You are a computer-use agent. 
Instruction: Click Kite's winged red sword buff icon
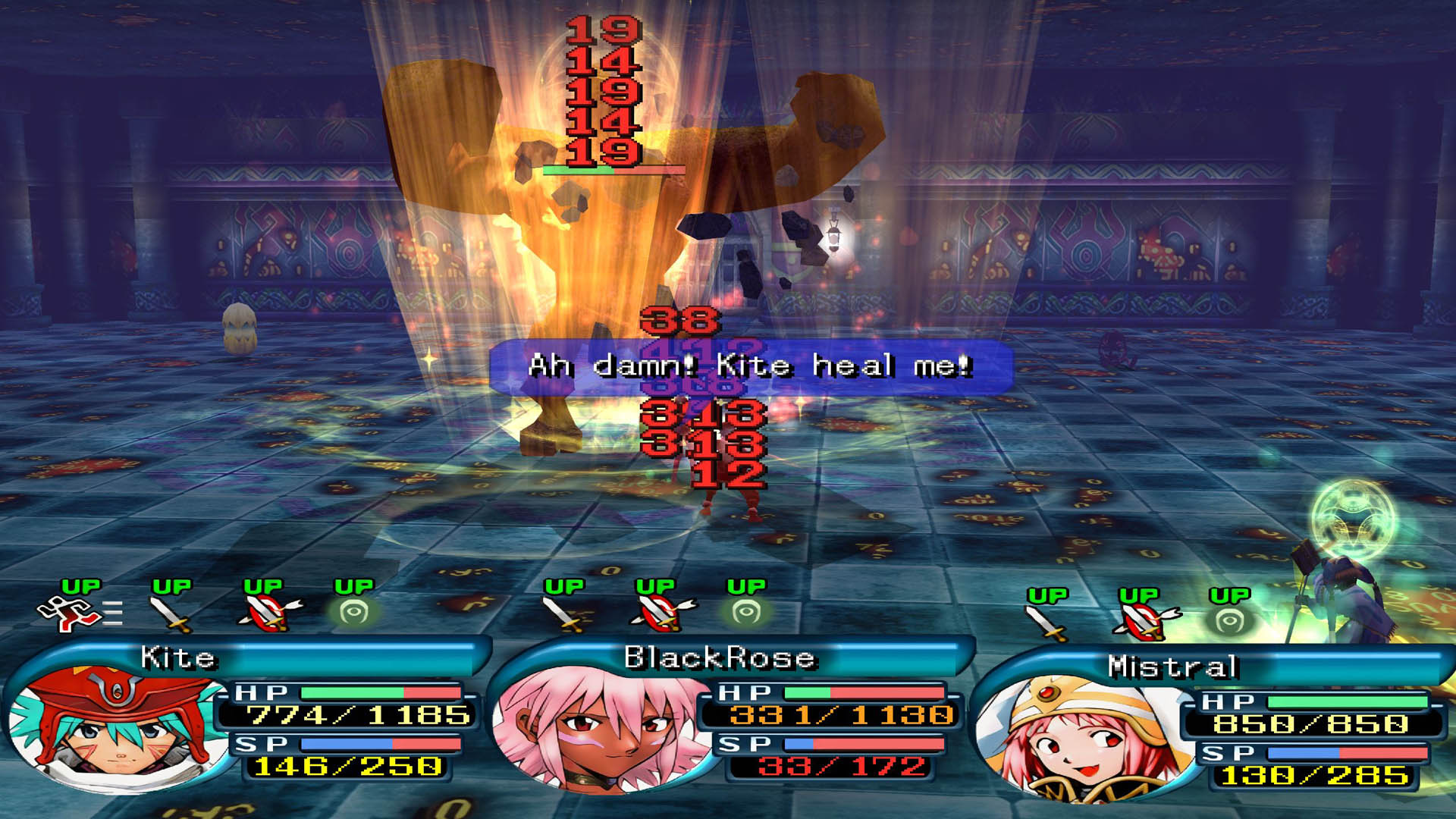(x=267, y=613)
